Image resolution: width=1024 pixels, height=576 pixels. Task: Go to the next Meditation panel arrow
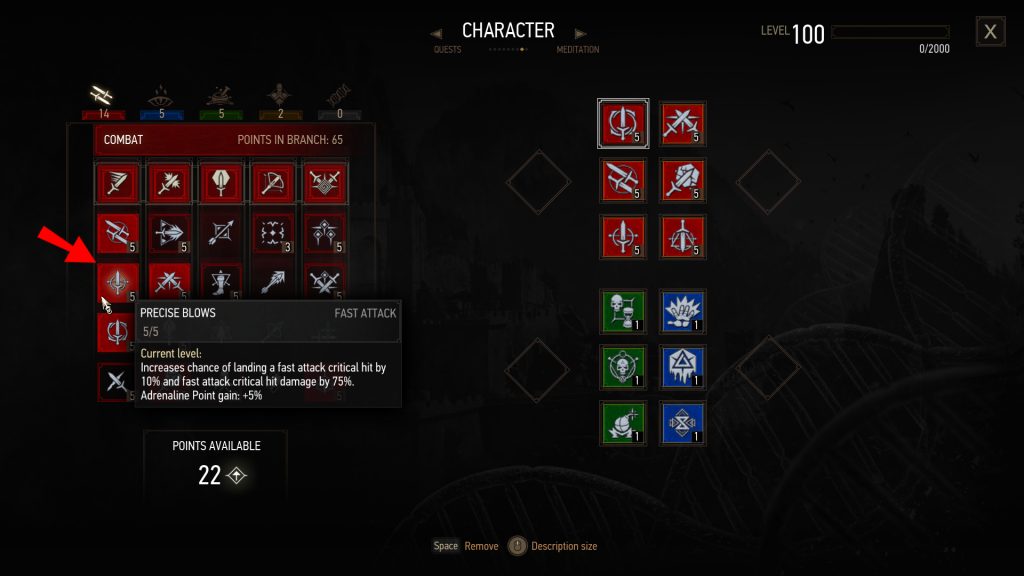pos(581,34)
